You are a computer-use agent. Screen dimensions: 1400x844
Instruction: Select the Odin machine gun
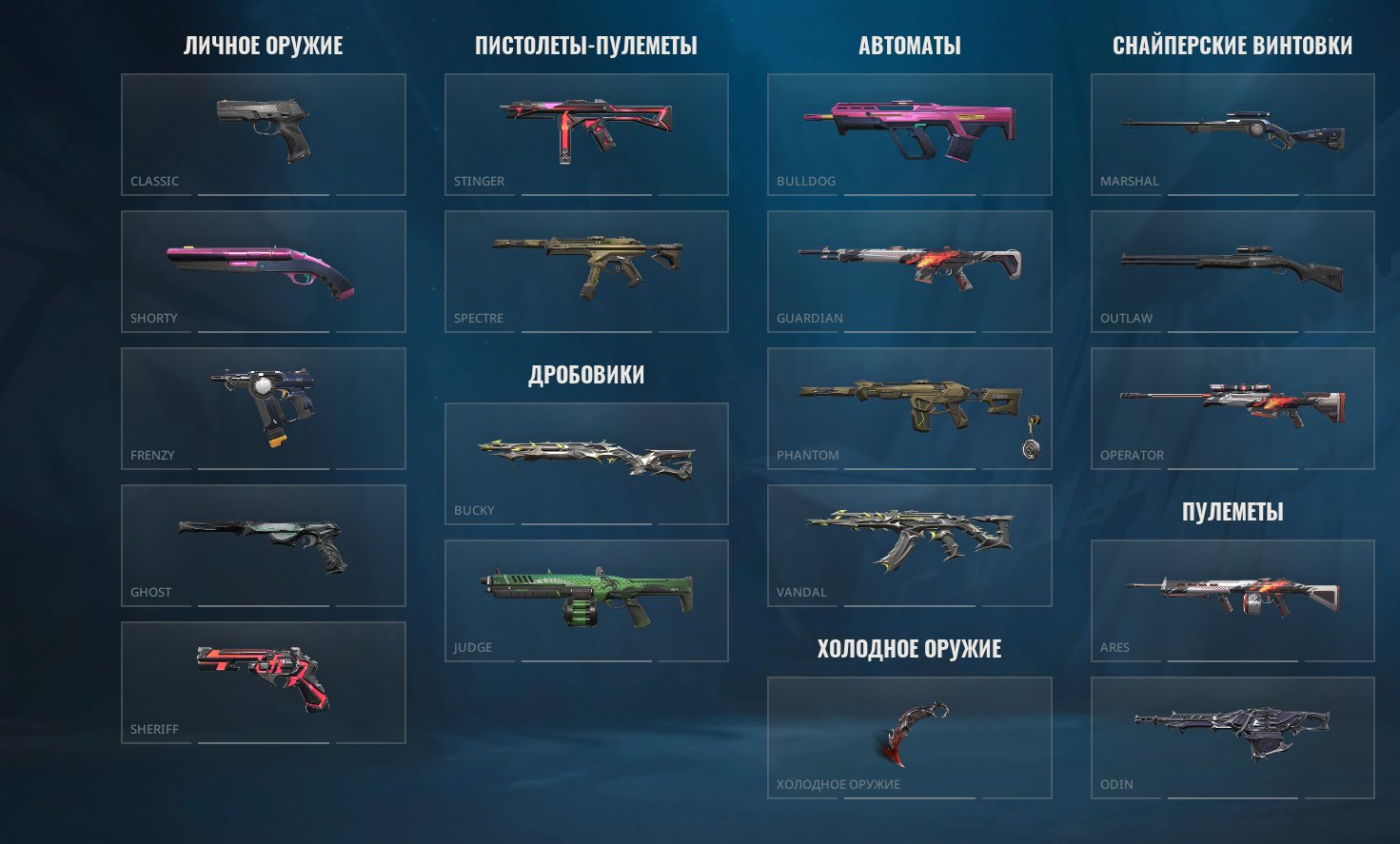(1231, 736)
